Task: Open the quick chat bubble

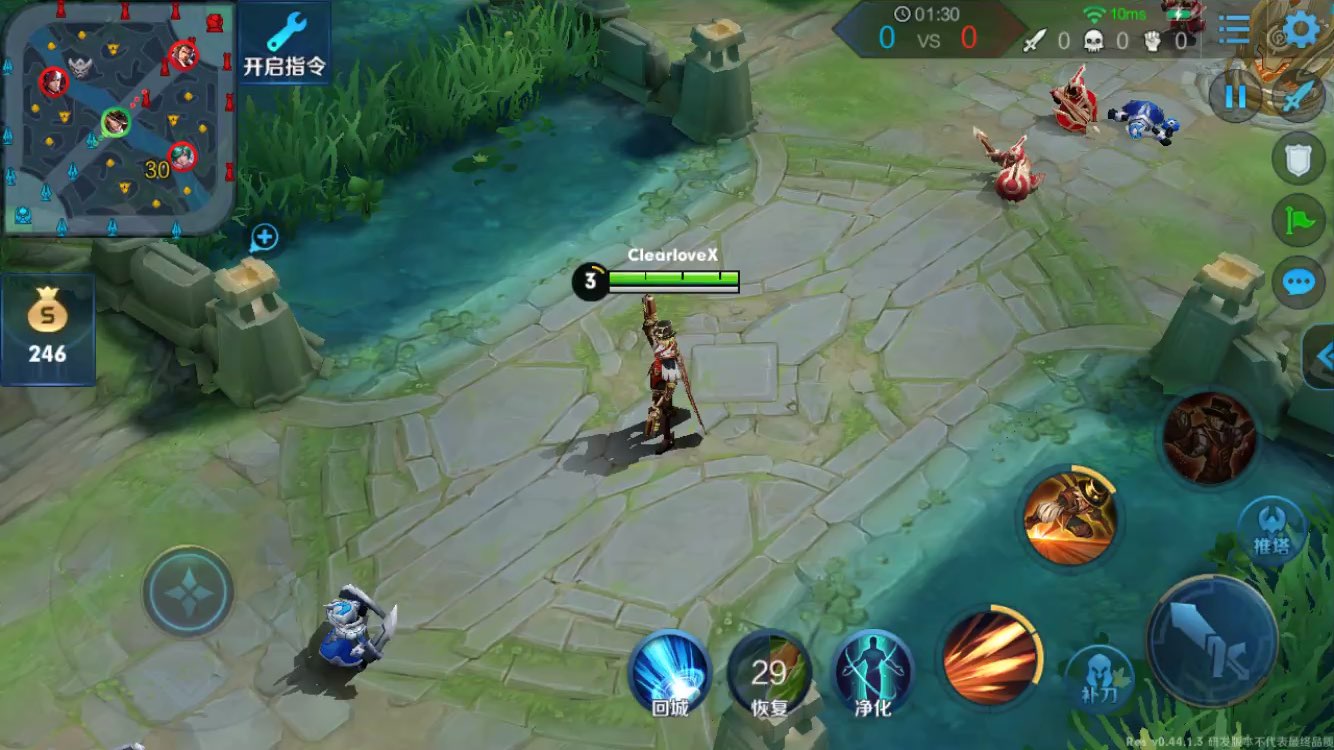Action: pyautogui.click(x=1298, y=283)
